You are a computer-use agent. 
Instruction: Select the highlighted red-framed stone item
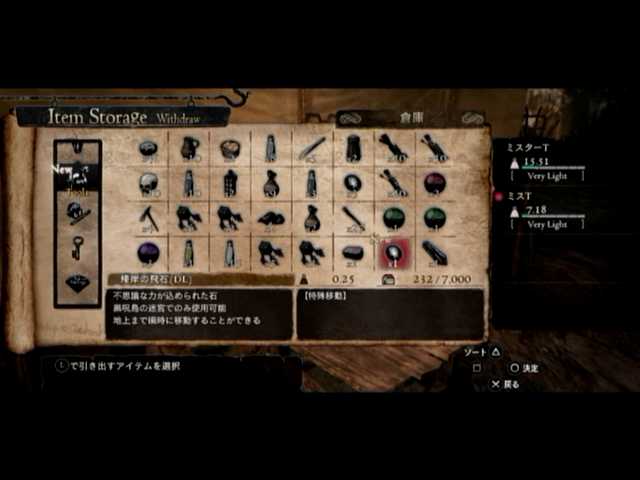(x=393, y=252)
